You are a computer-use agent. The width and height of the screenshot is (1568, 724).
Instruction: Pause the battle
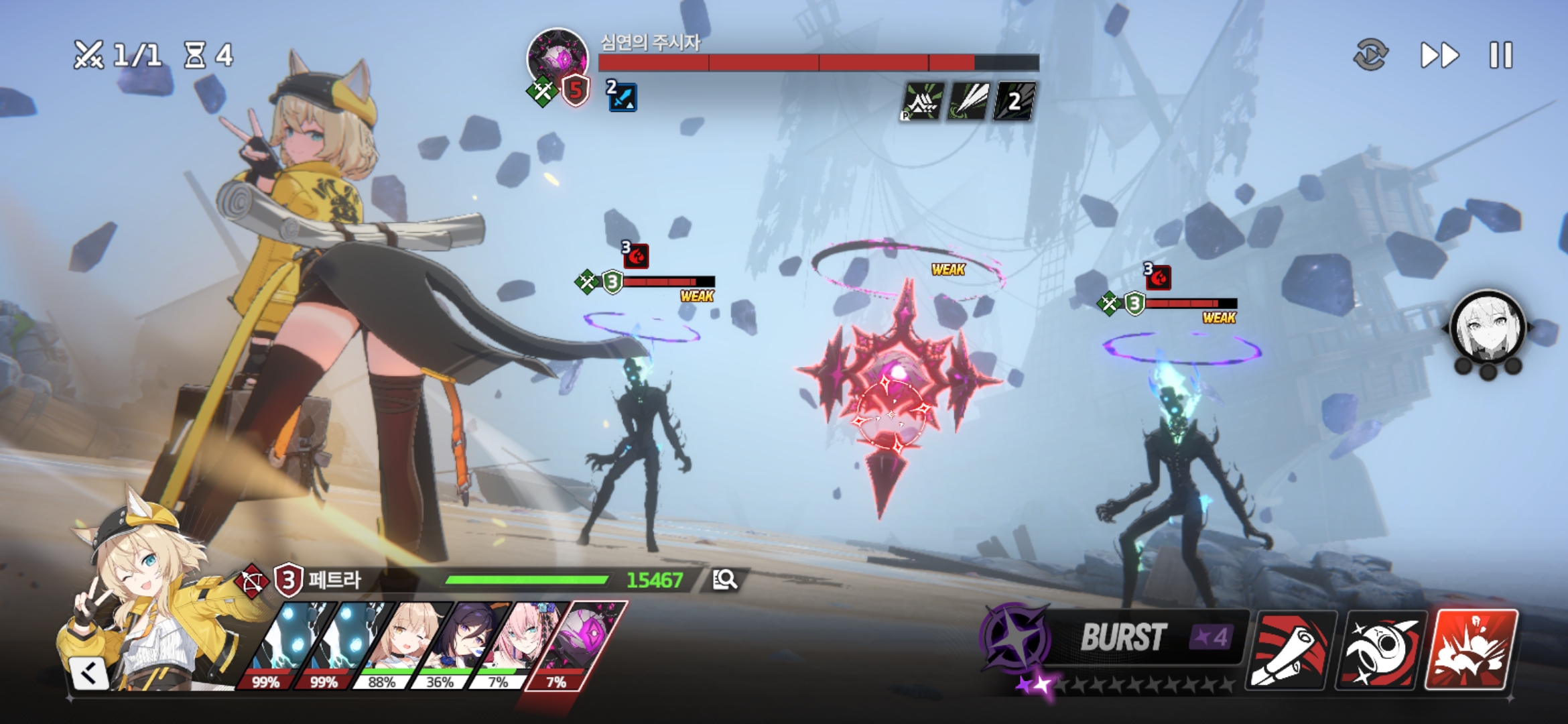[x=1501, y=55]
